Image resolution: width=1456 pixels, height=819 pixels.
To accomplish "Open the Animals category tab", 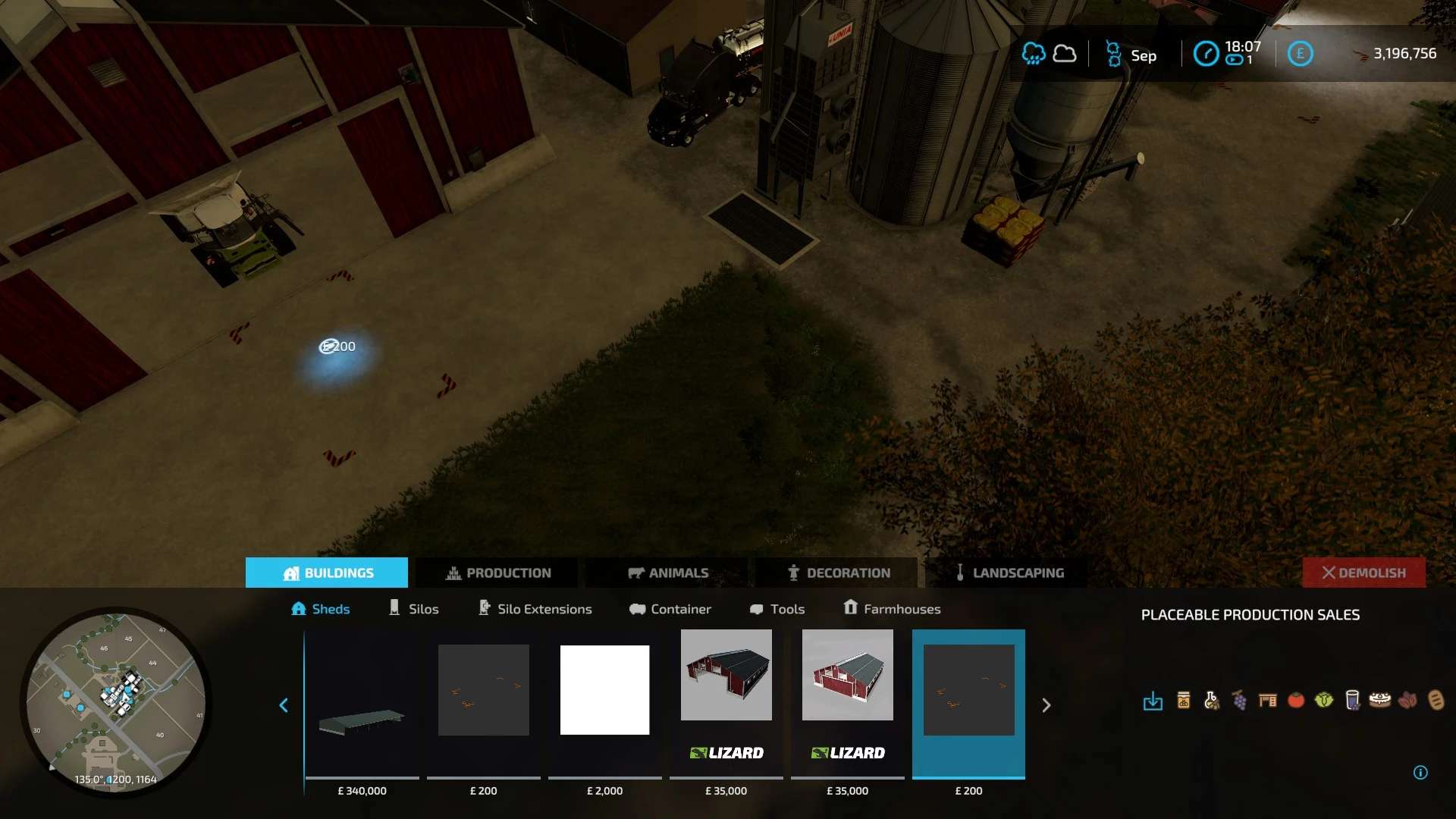I will tap(668, 573).
